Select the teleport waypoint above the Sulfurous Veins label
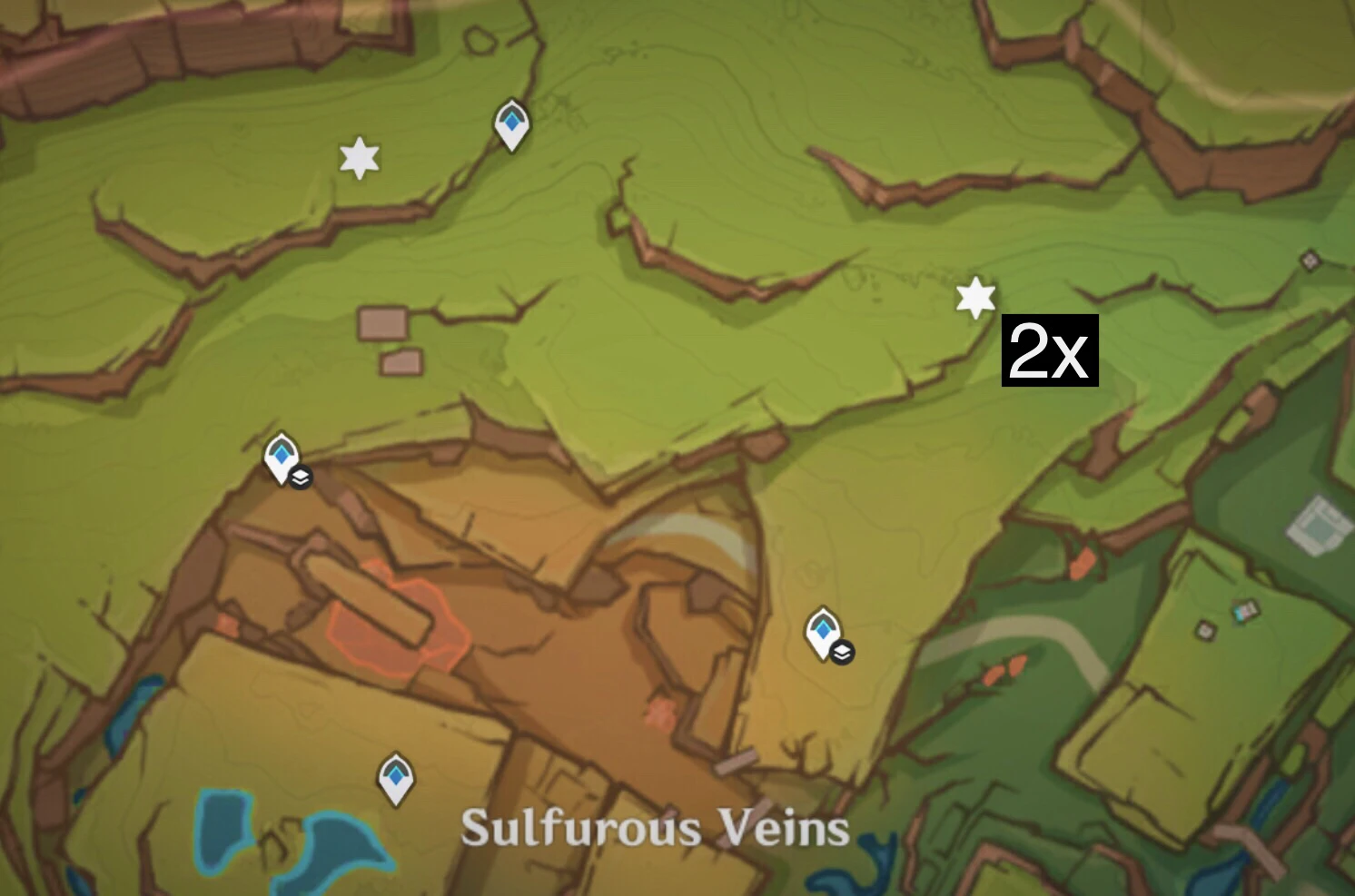 395,777
